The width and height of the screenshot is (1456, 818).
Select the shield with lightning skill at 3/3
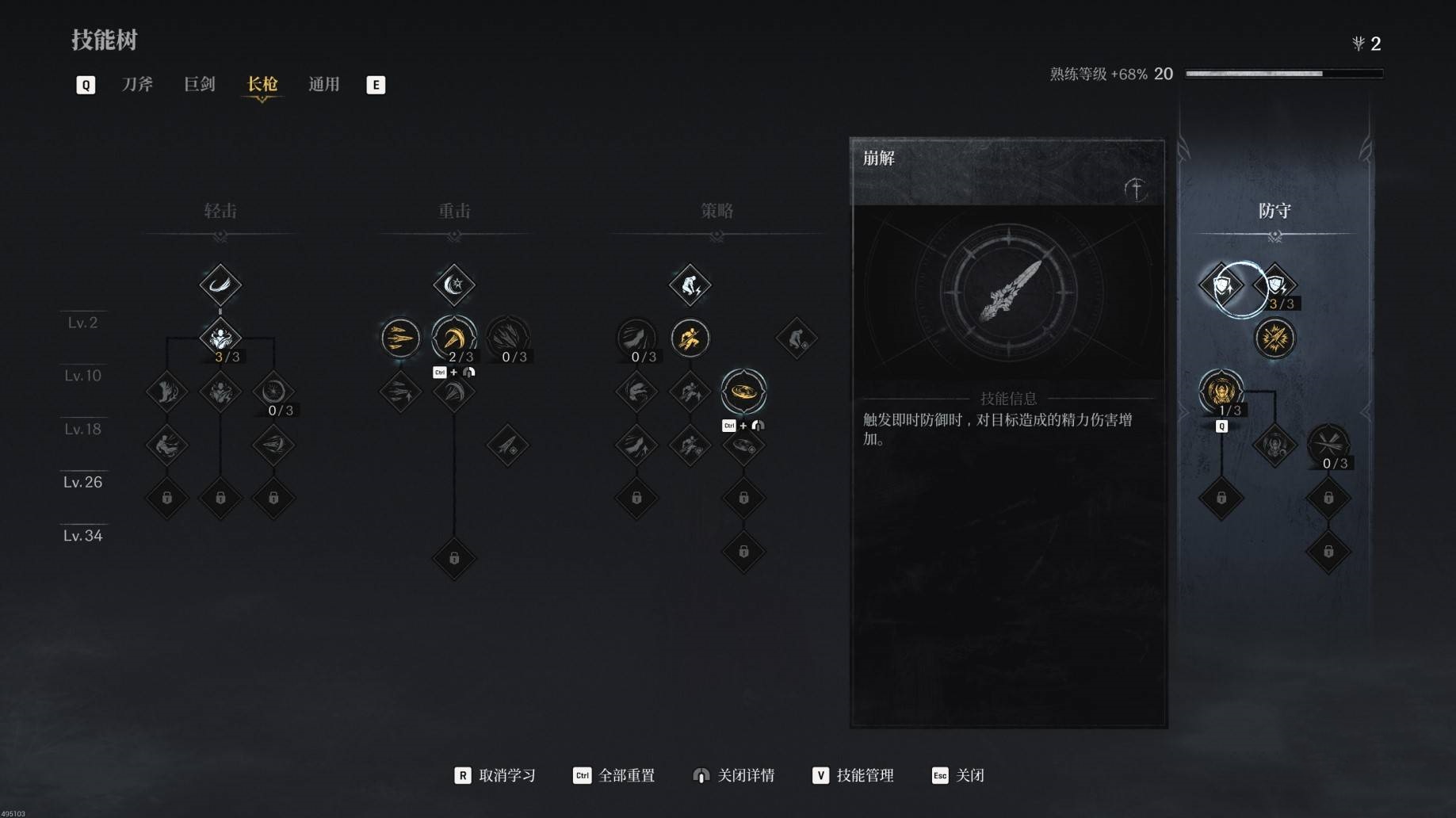click(1275, 285)
